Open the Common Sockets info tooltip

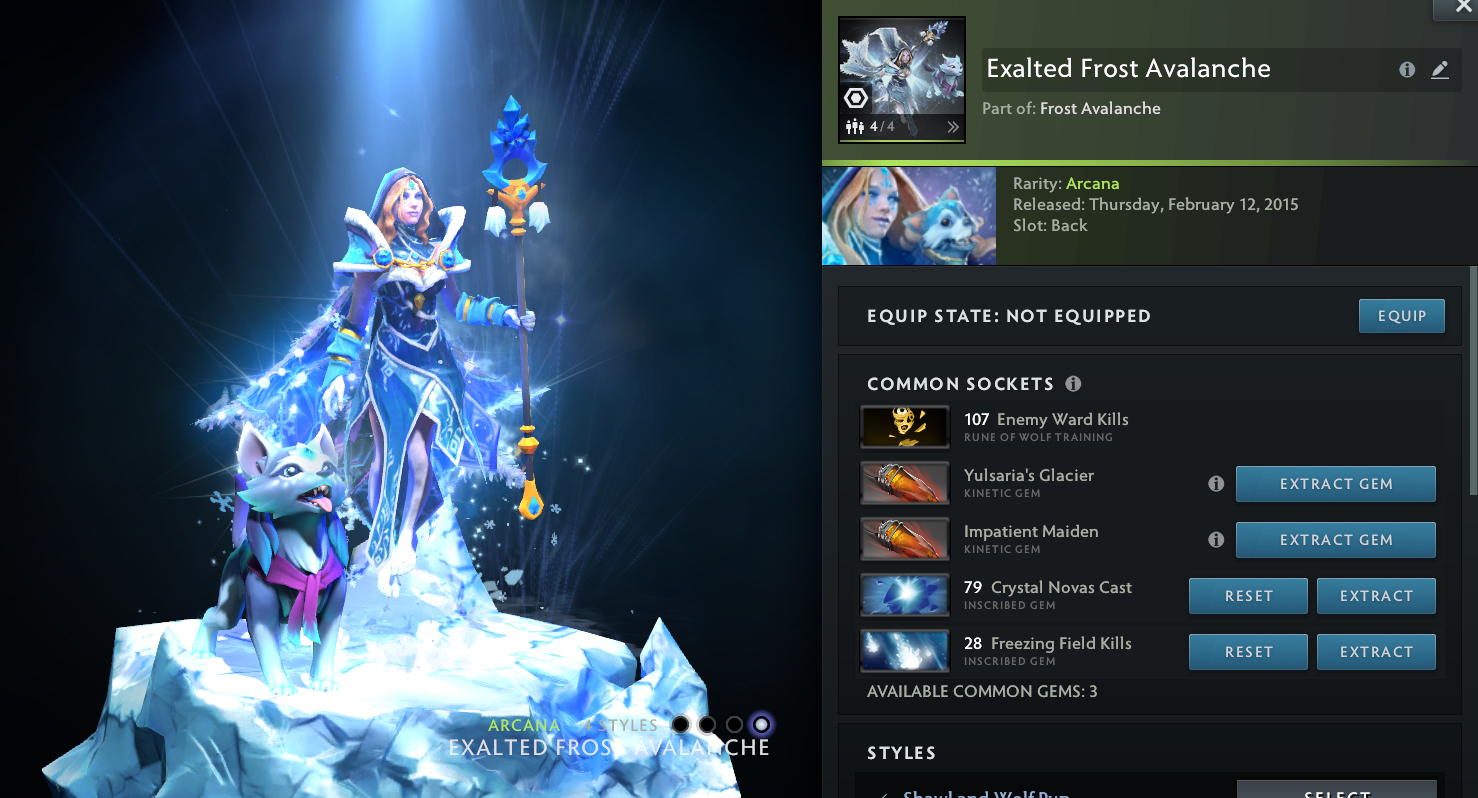coord(1074,384)
